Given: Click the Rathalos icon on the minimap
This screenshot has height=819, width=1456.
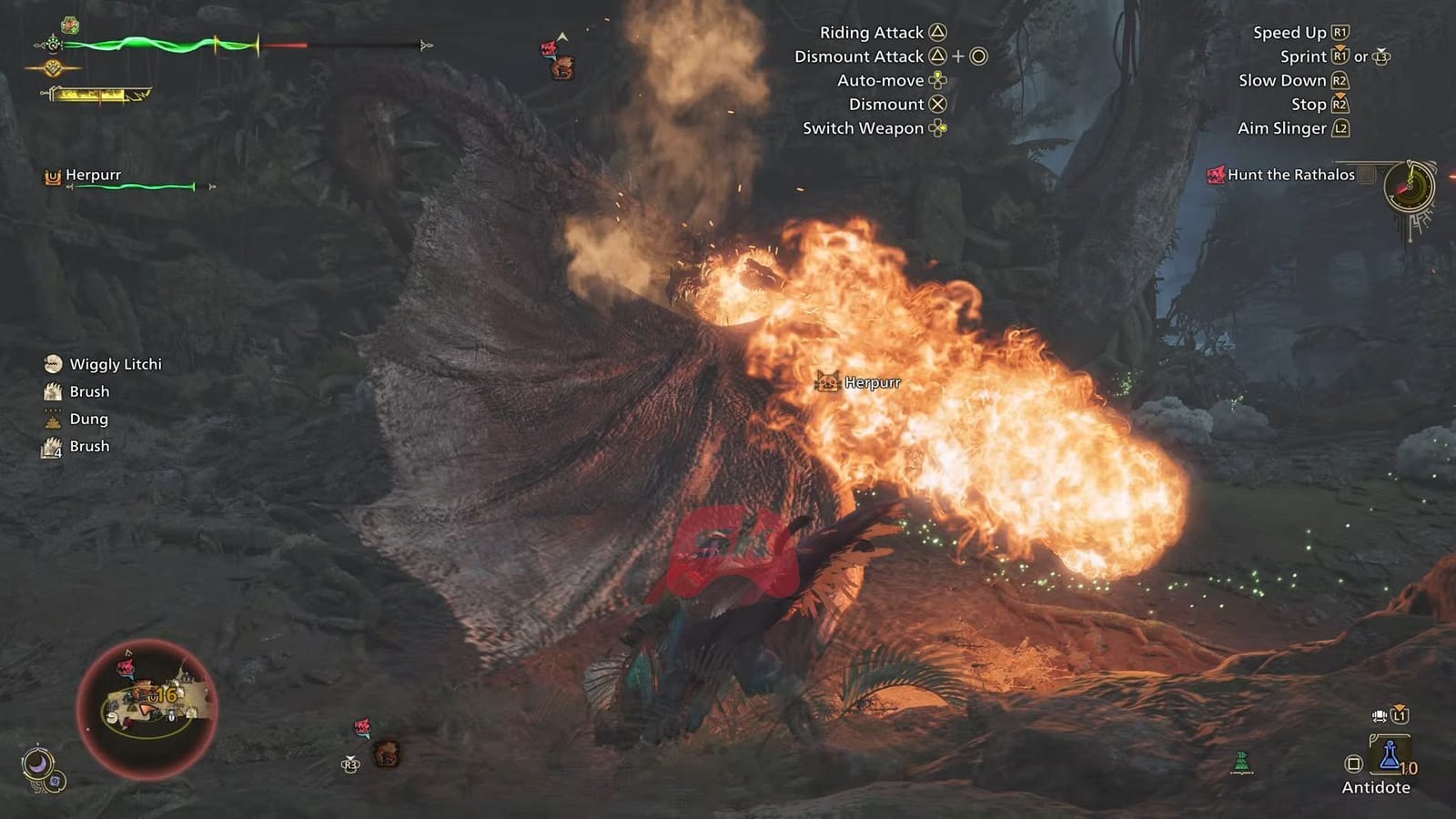Looking at the screenshot, I should [x=123, y=668].
